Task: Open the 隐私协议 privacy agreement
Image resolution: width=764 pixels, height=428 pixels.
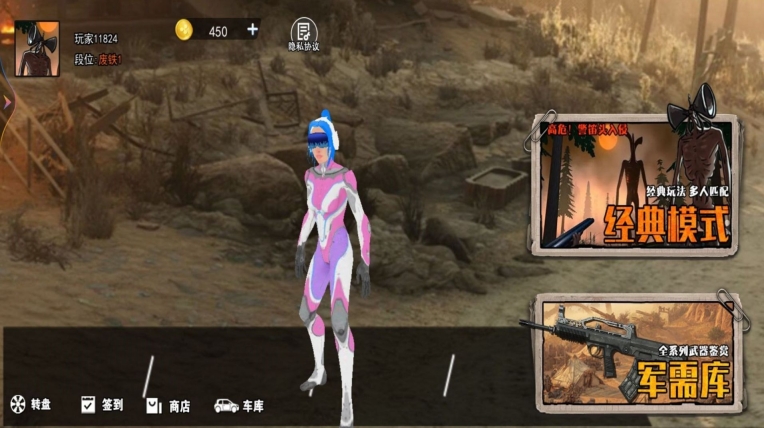Action: point(304,34)
